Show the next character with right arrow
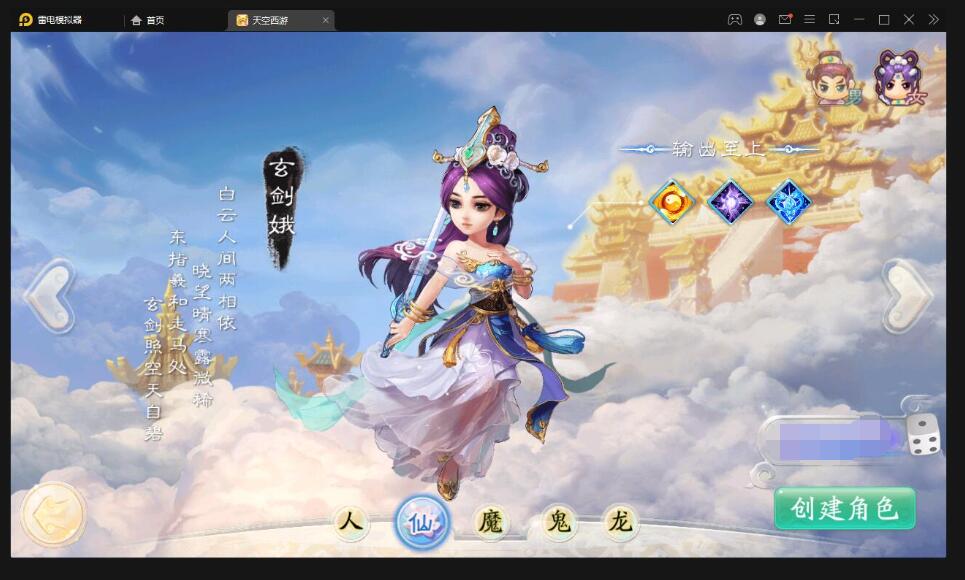This screenshot has height=580, width=965. coord(908,296)
